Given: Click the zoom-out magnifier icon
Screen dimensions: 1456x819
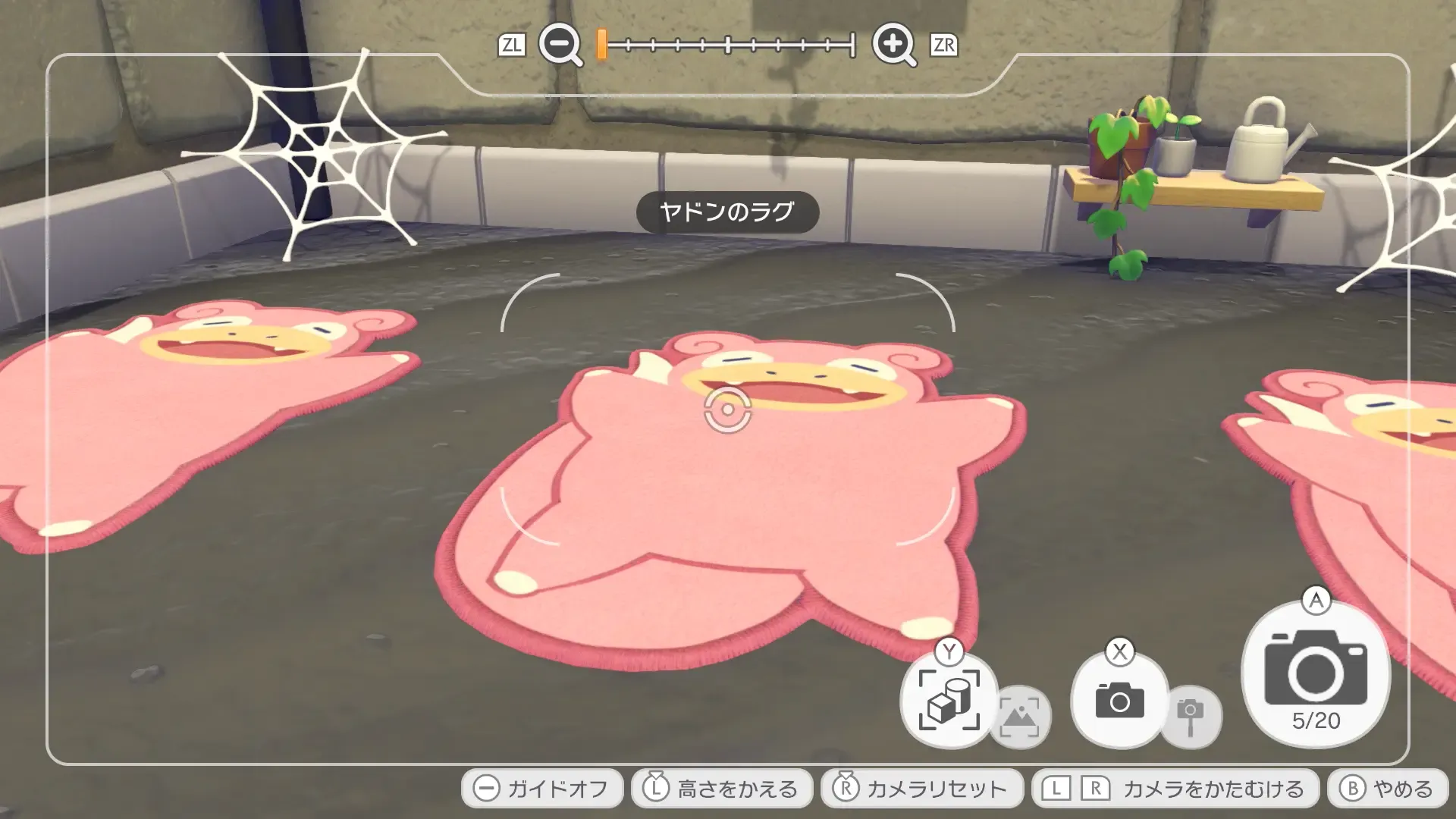Looking at the screenshot, I should tap(559, 45).
